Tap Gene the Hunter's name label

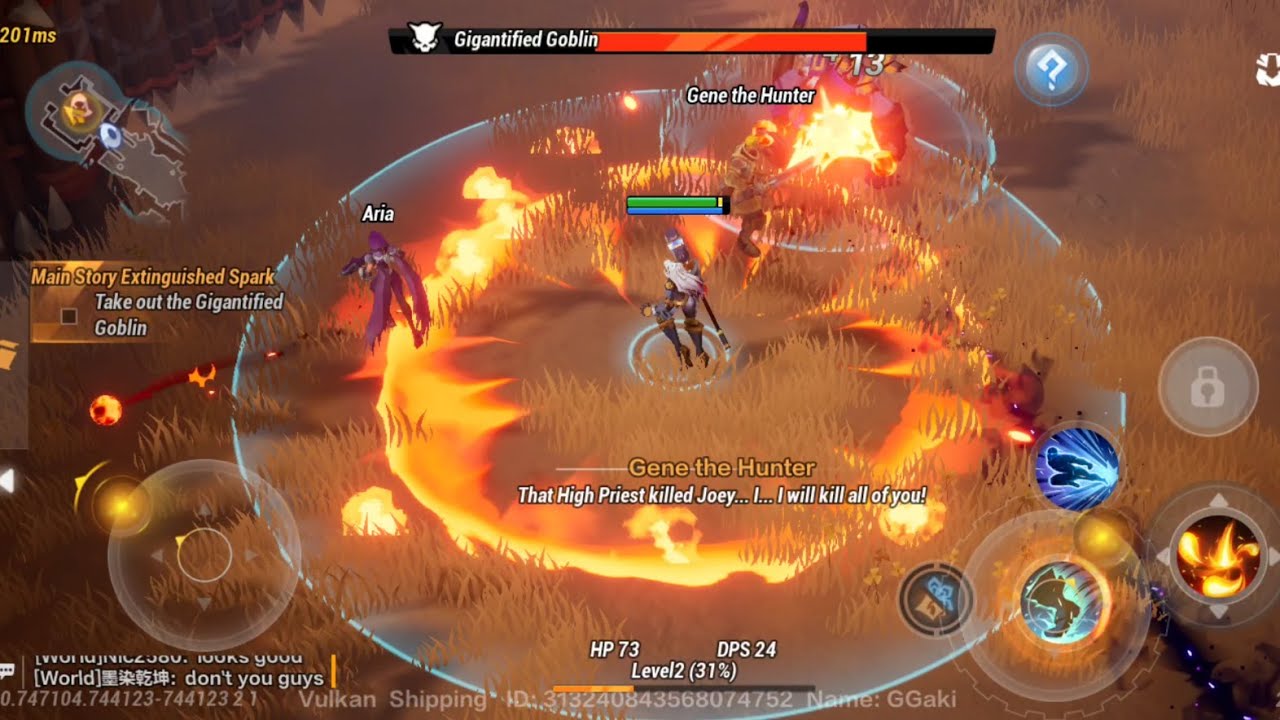(x=751, y=97)
